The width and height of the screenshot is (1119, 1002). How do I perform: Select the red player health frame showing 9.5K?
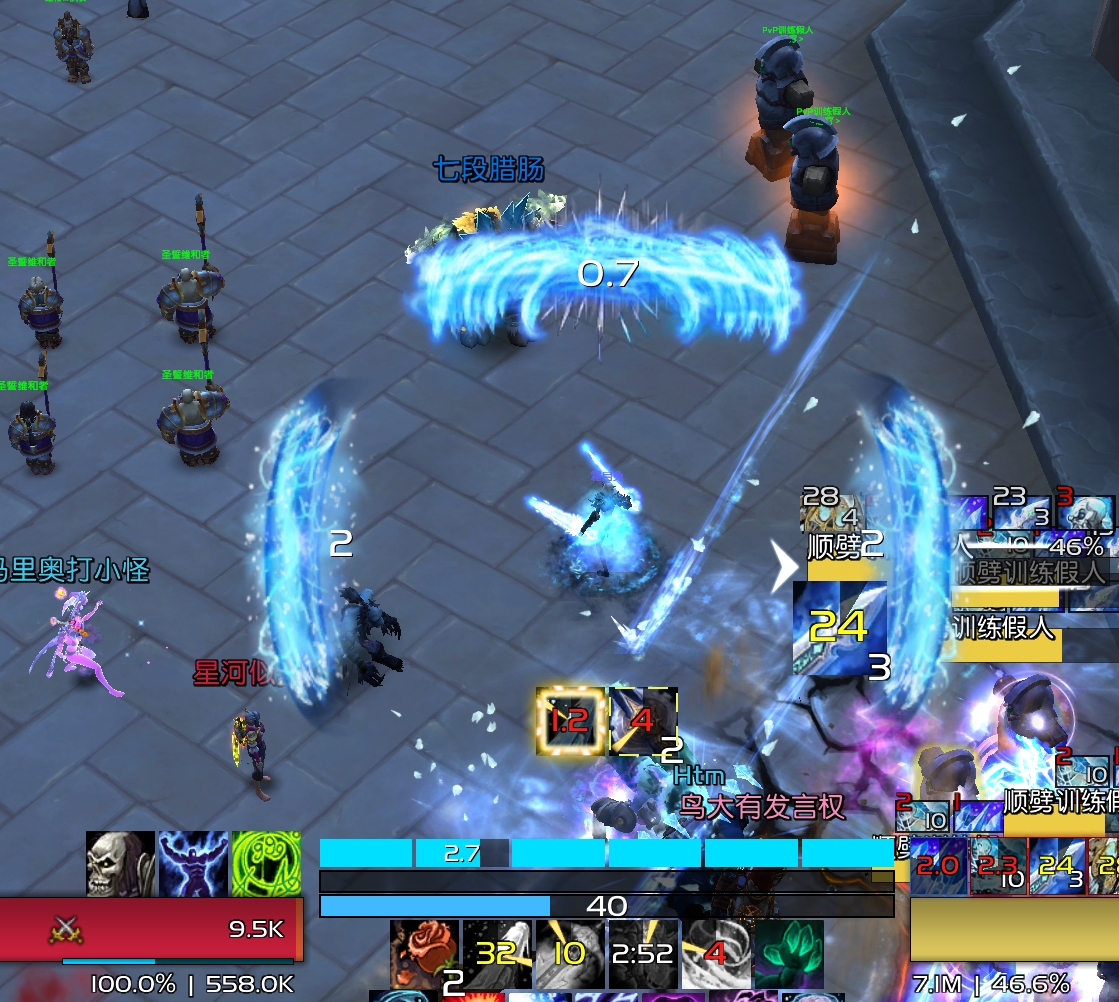151,929
